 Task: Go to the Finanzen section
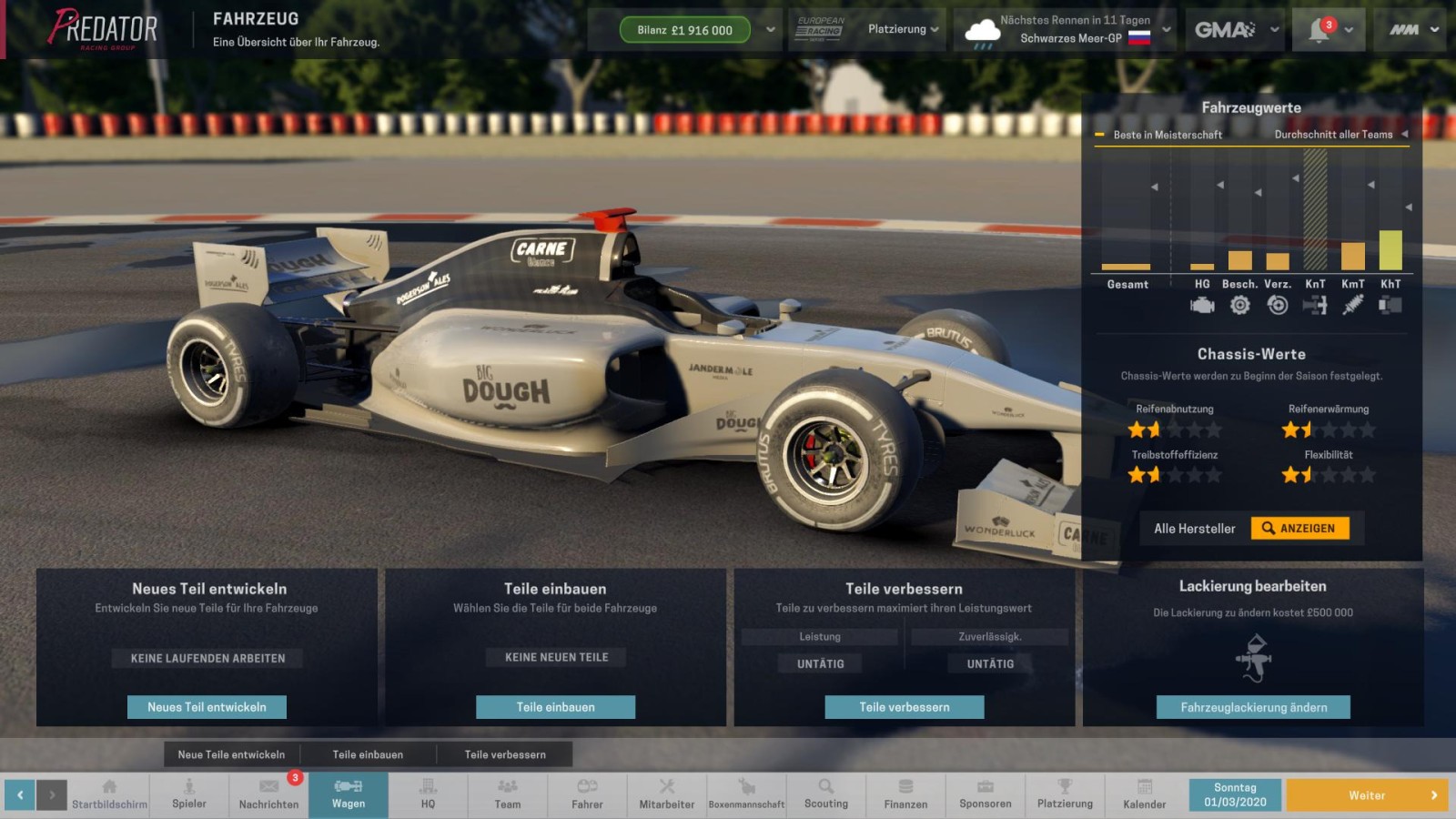pos(905,794)
